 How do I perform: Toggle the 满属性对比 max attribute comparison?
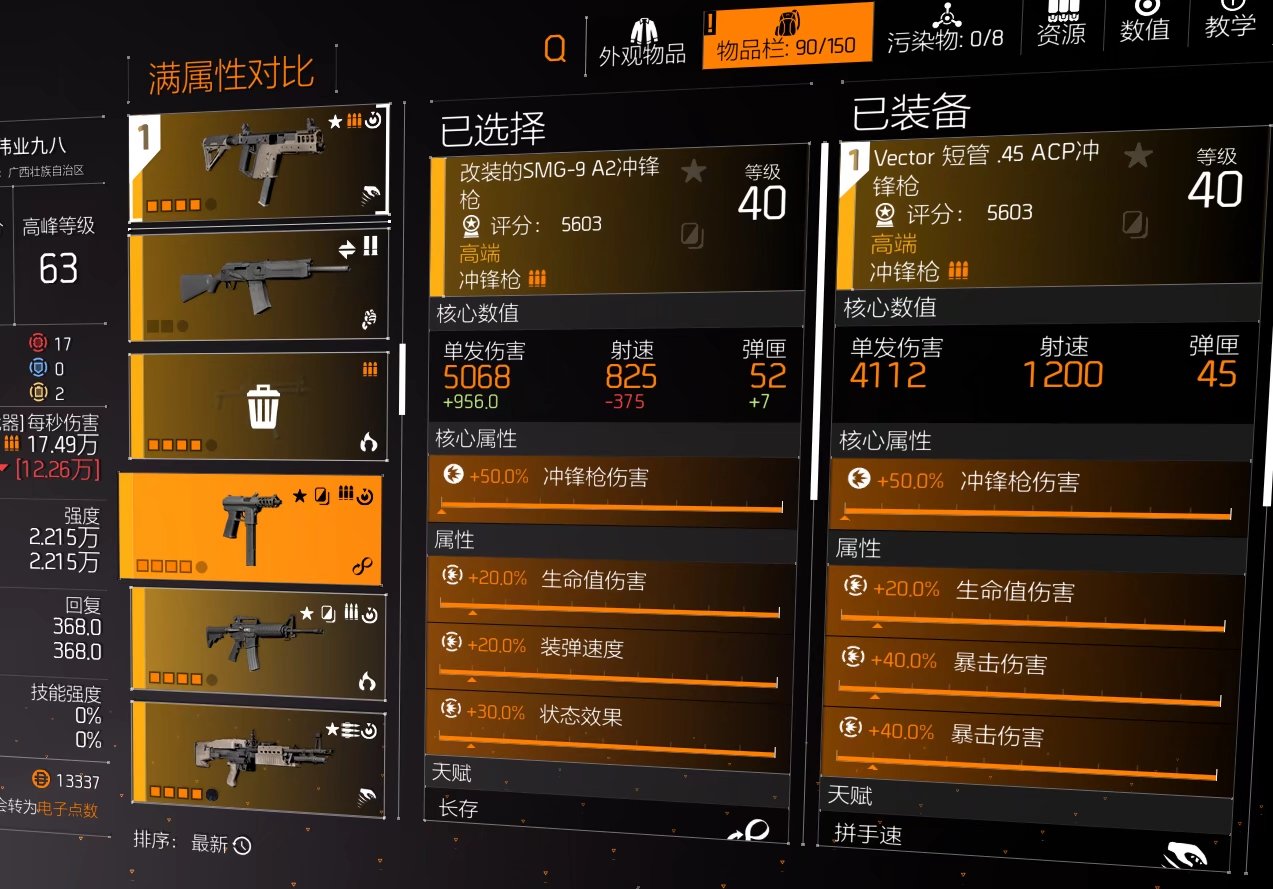tap(231, 76)
